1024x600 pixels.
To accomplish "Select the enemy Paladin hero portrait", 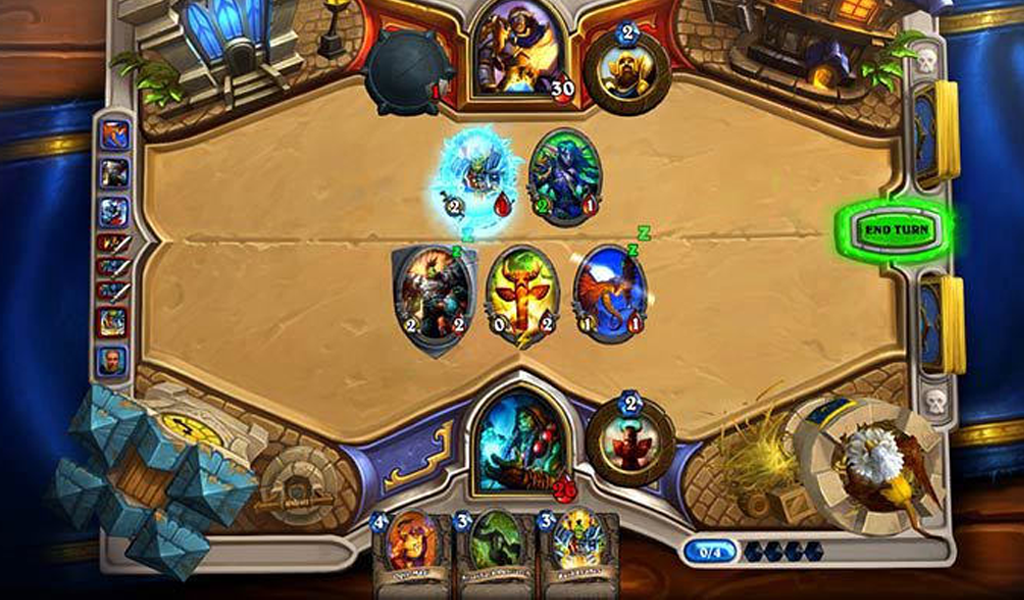I will (516, 50).
